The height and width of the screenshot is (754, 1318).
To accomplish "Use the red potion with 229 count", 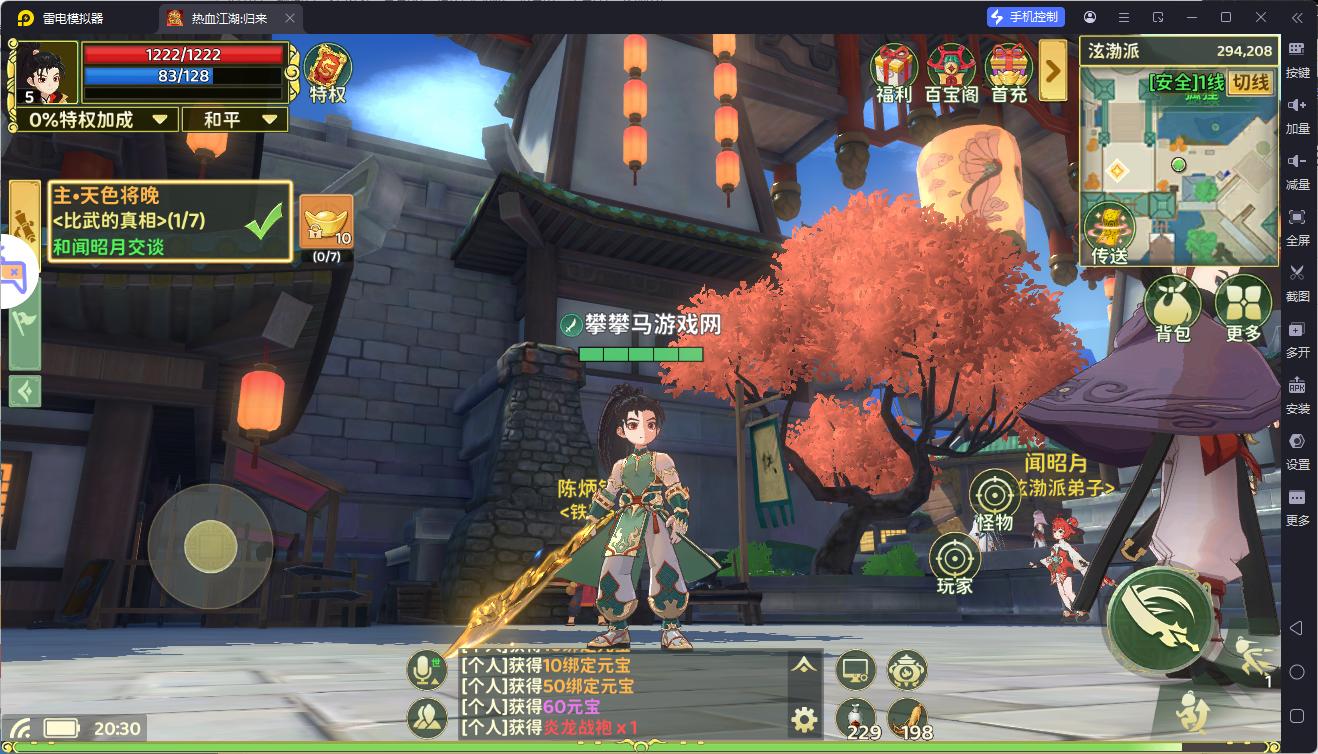I will (856, 718).
